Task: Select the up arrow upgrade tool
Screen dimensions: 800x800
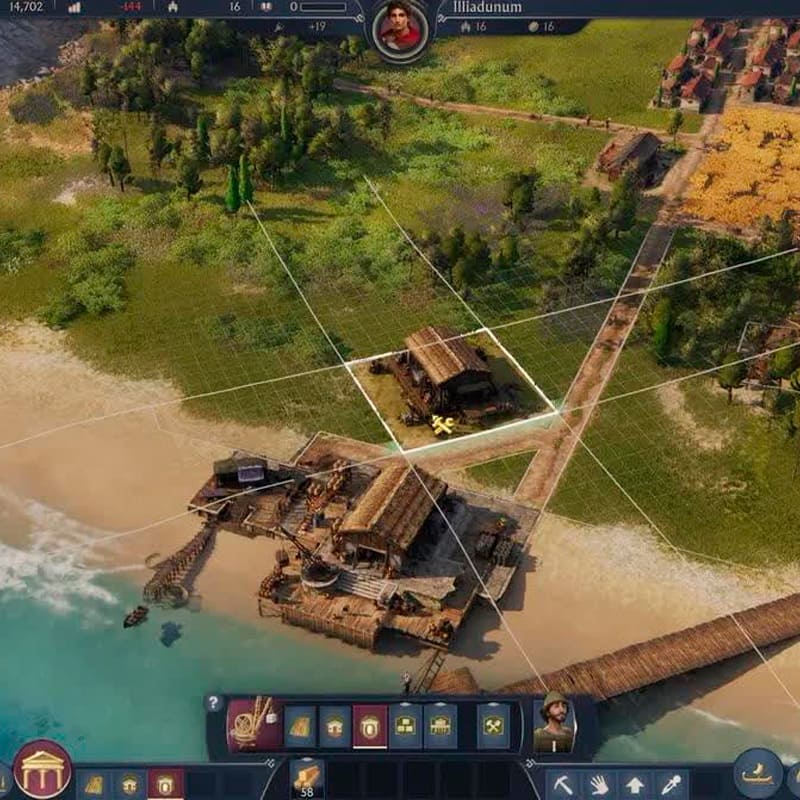Action: (635, 784)
